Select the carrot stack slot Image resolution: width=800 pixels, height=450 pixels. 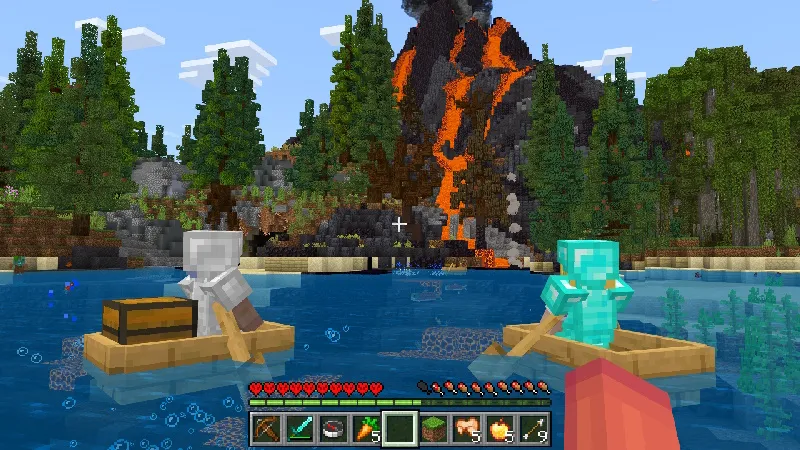[366, 429]
